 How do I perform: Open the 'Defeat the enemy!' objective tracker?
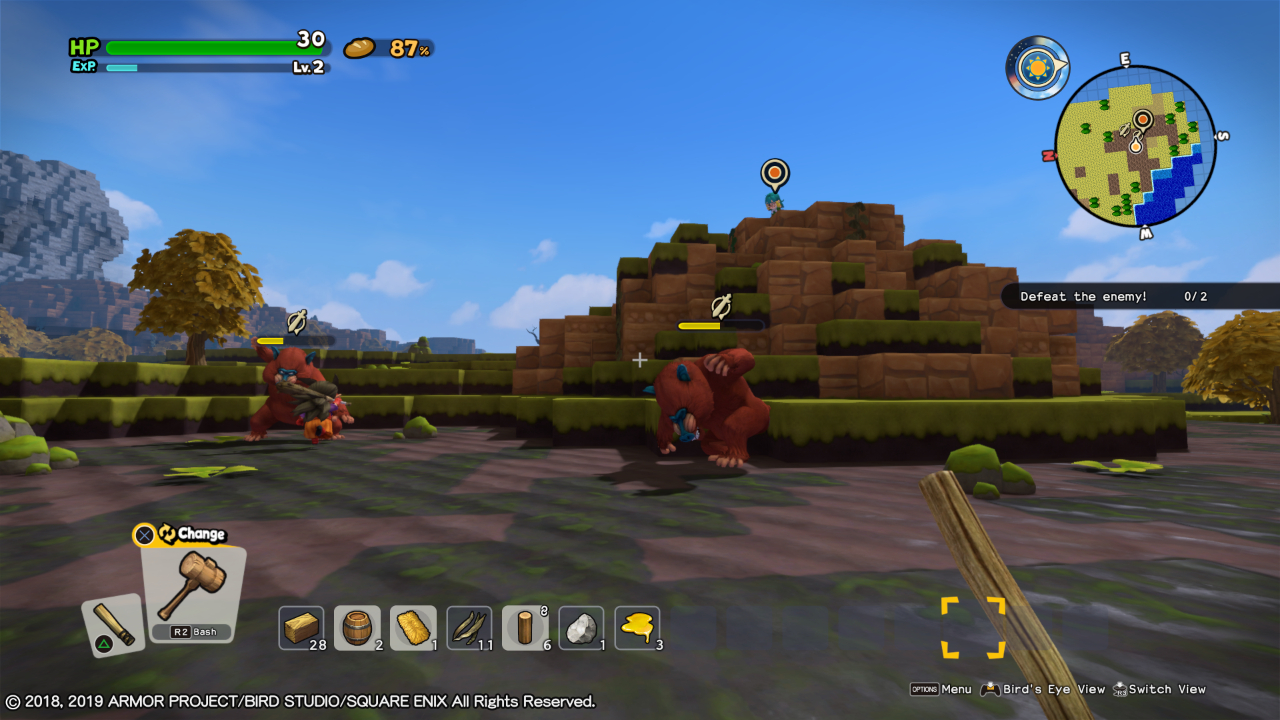point(1112,296)
